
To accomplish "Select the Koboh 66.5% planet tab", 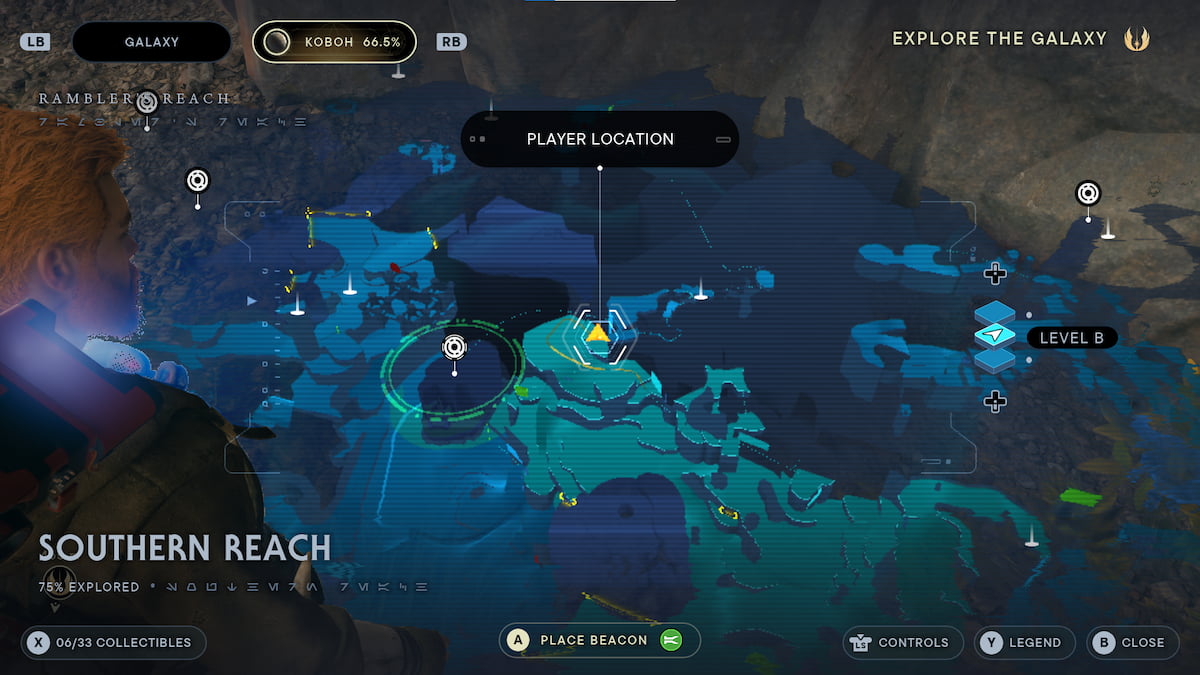I will [334, 42].
